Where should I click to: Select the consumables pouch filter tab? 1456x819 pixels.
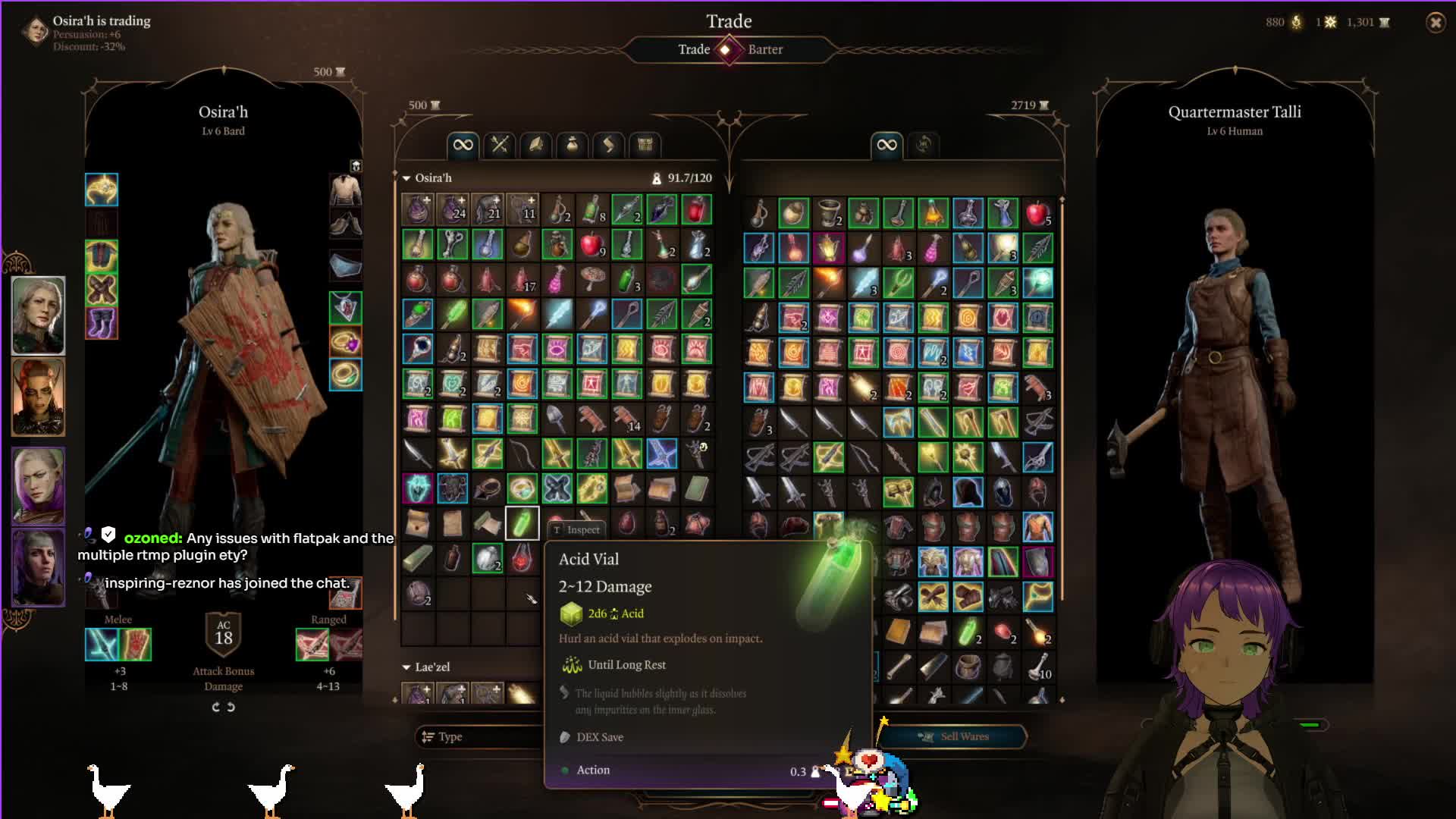point(573,144)
